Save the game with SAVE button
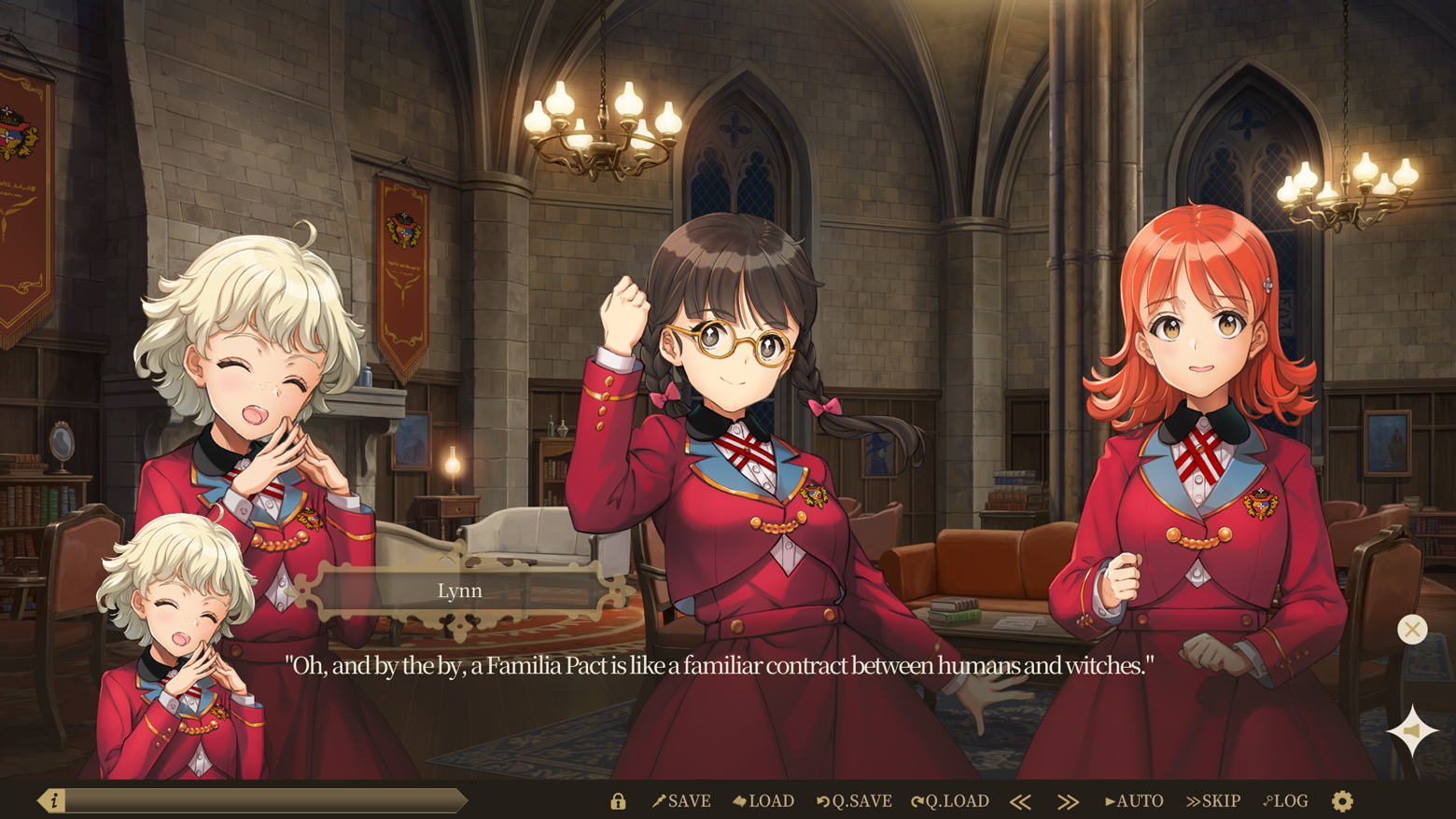The width and height of the screenshot is (1456, 819). [x=681, y=801]
